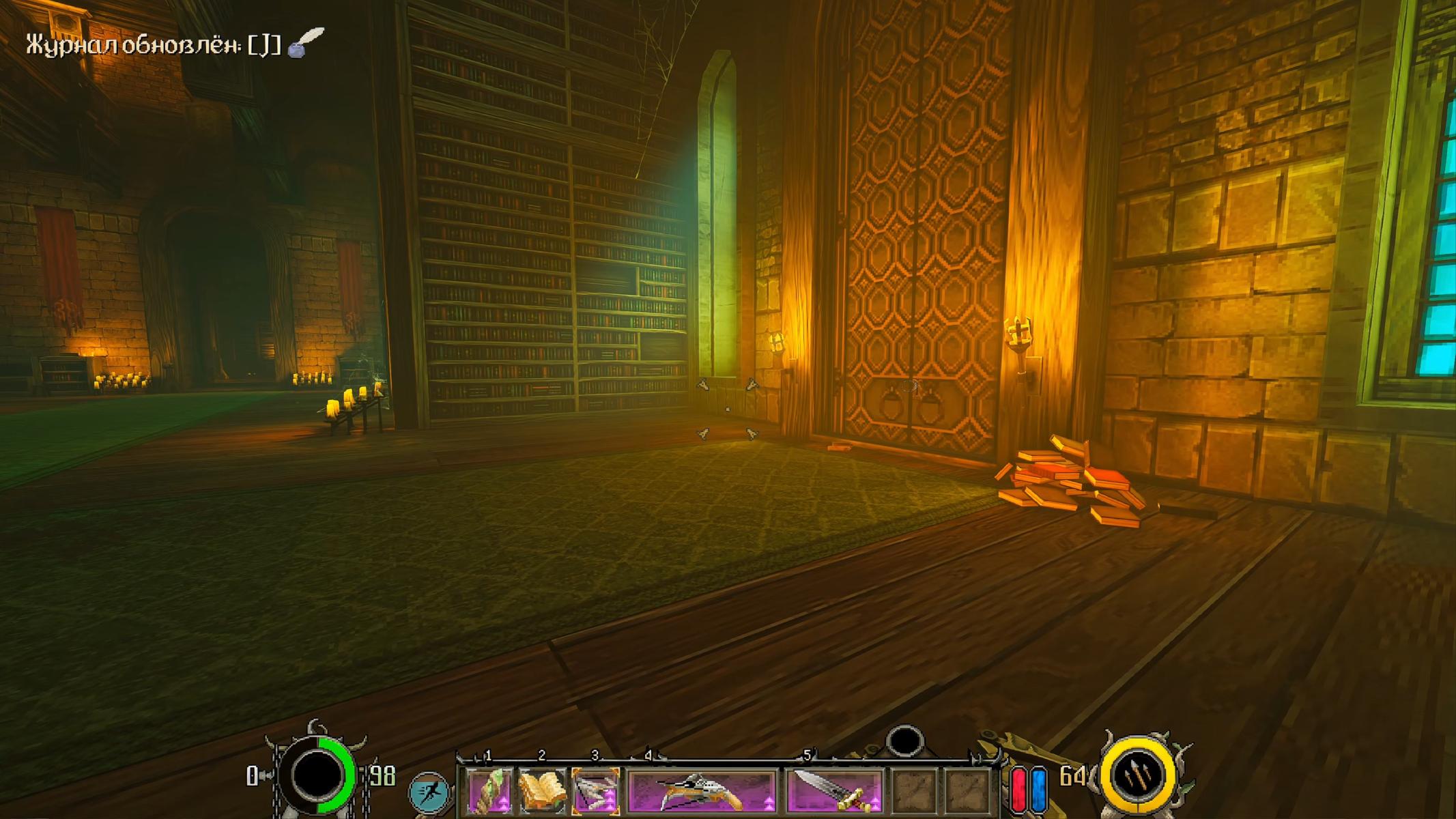Select the staff in hotbar slot 1
The height and width of the screenshot is (819, 1456).
489,792
